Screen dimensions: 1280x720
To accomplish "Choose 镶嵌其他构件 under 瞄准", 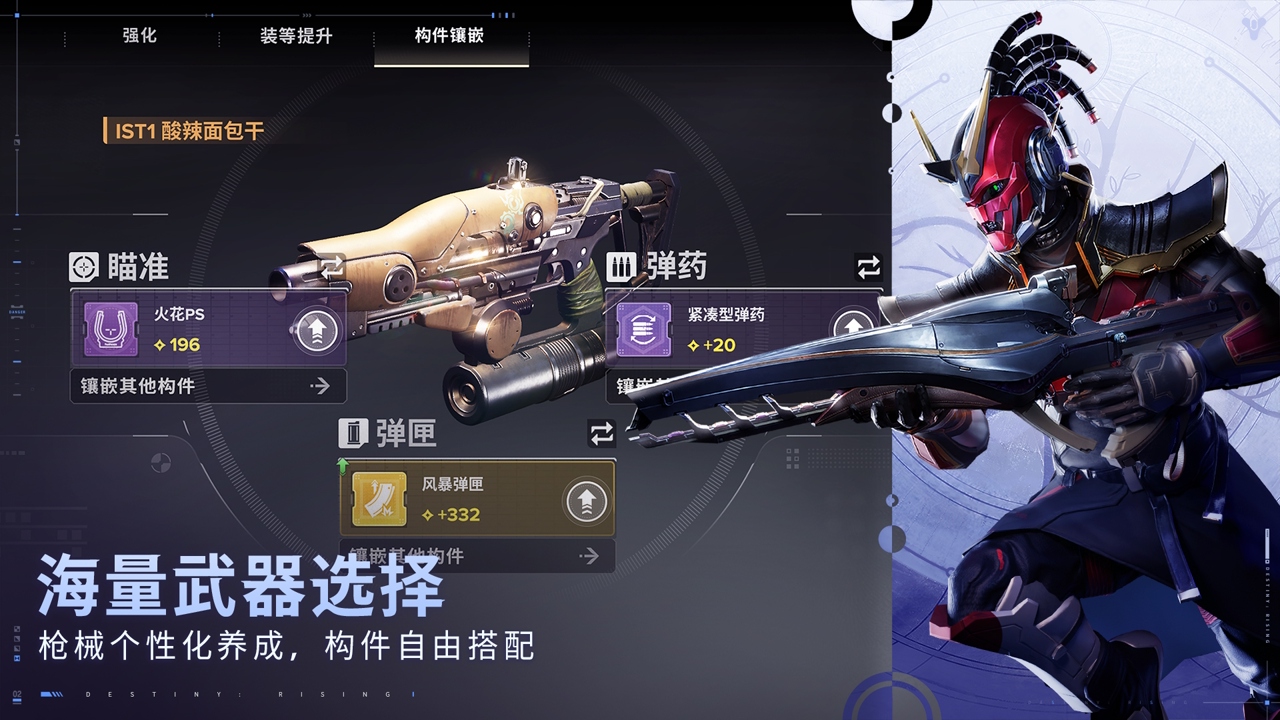I will point(208,386).
